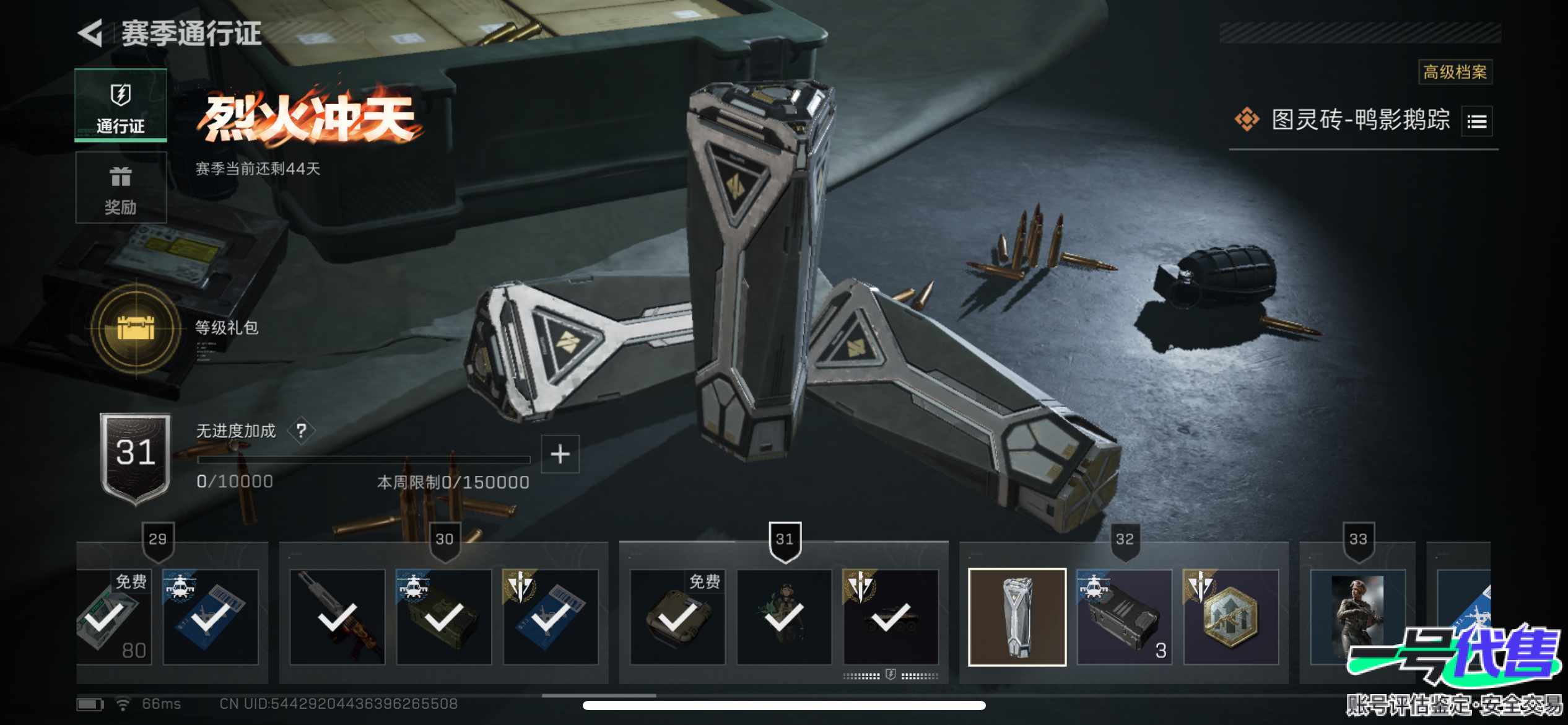
Task: Select the level 32 crate reward with quantity 3
Action: point(1124,617)
